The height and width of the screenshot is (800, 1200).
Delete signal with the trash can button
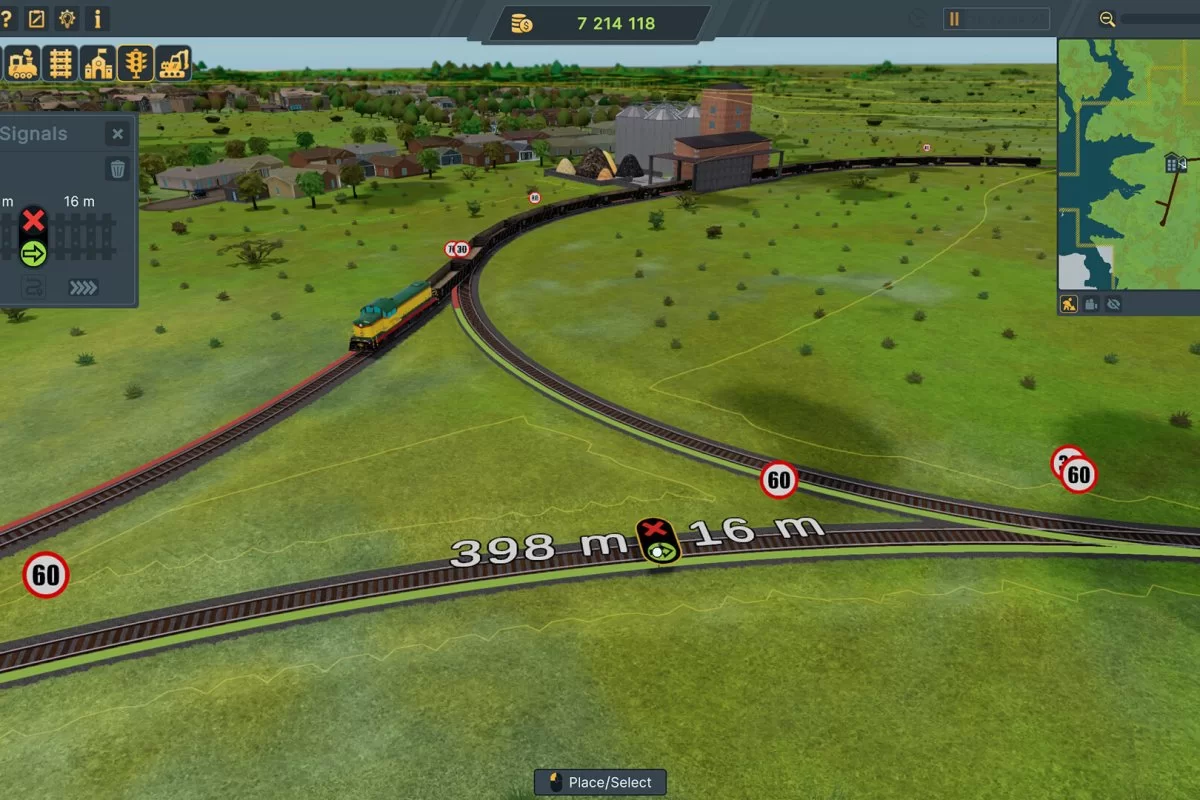[118, 169]
